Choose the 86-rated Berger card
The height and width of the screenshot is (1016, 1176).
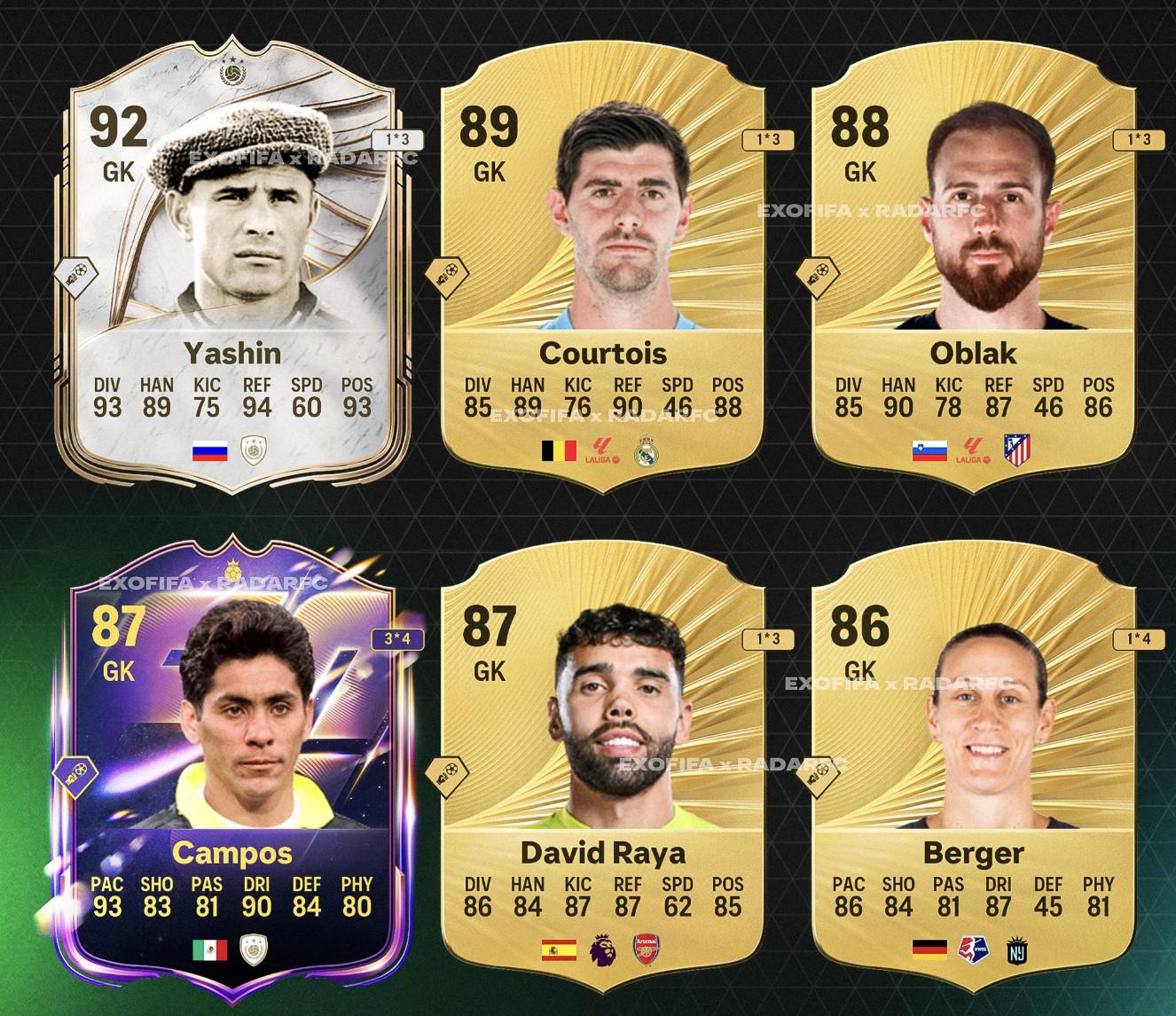tap(974, 762)
